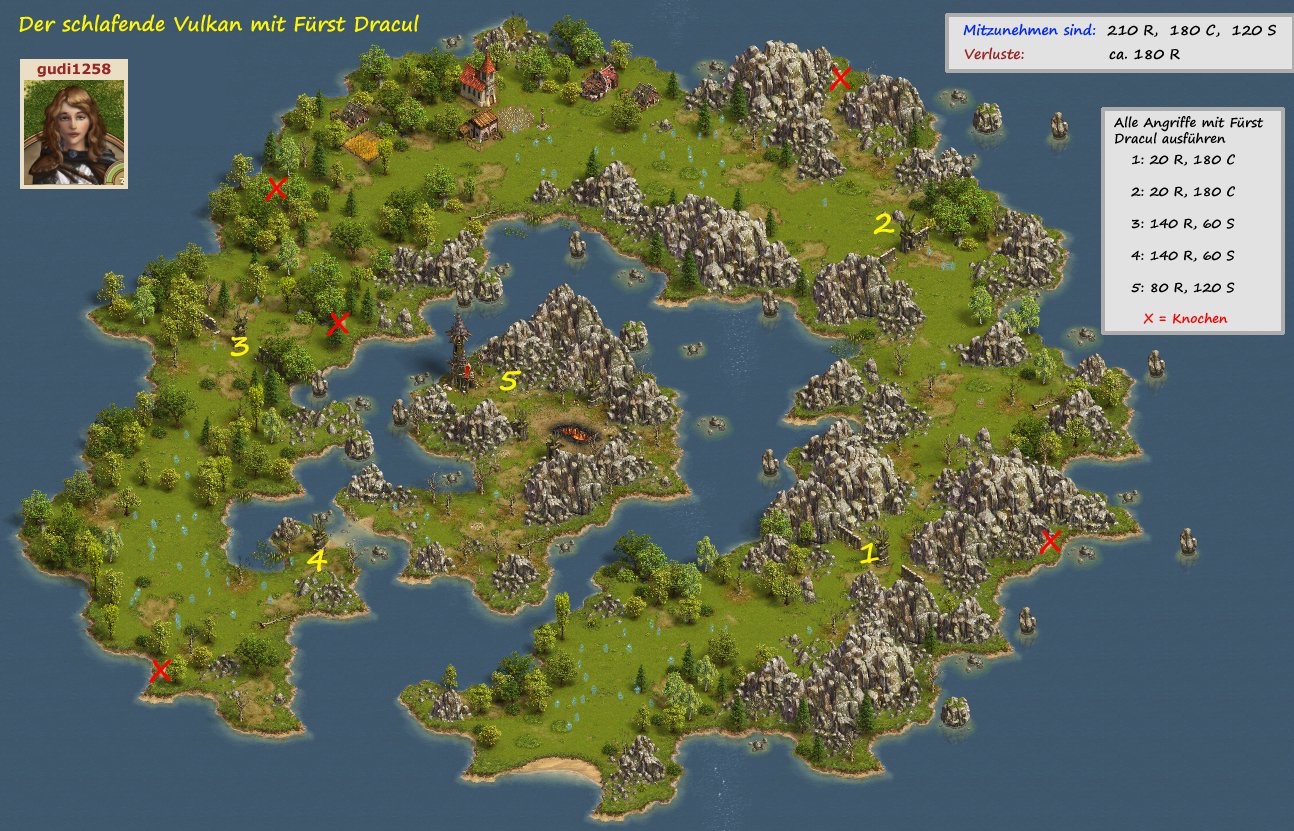The height and width of the screenshot is (831, 1294).
Task: Click the yellow camp marker number 1
Action: [x=869, y=553]
